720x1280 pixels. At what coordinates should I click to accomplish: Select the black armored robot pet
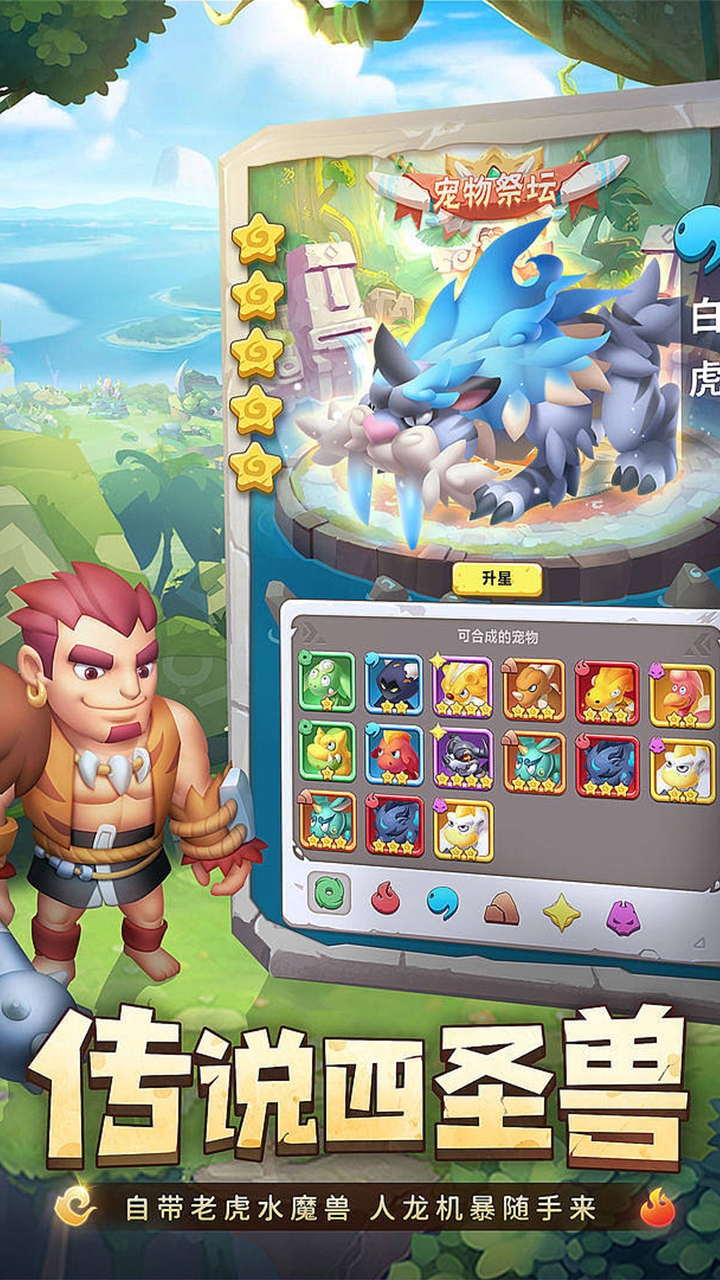coord(463,758)
